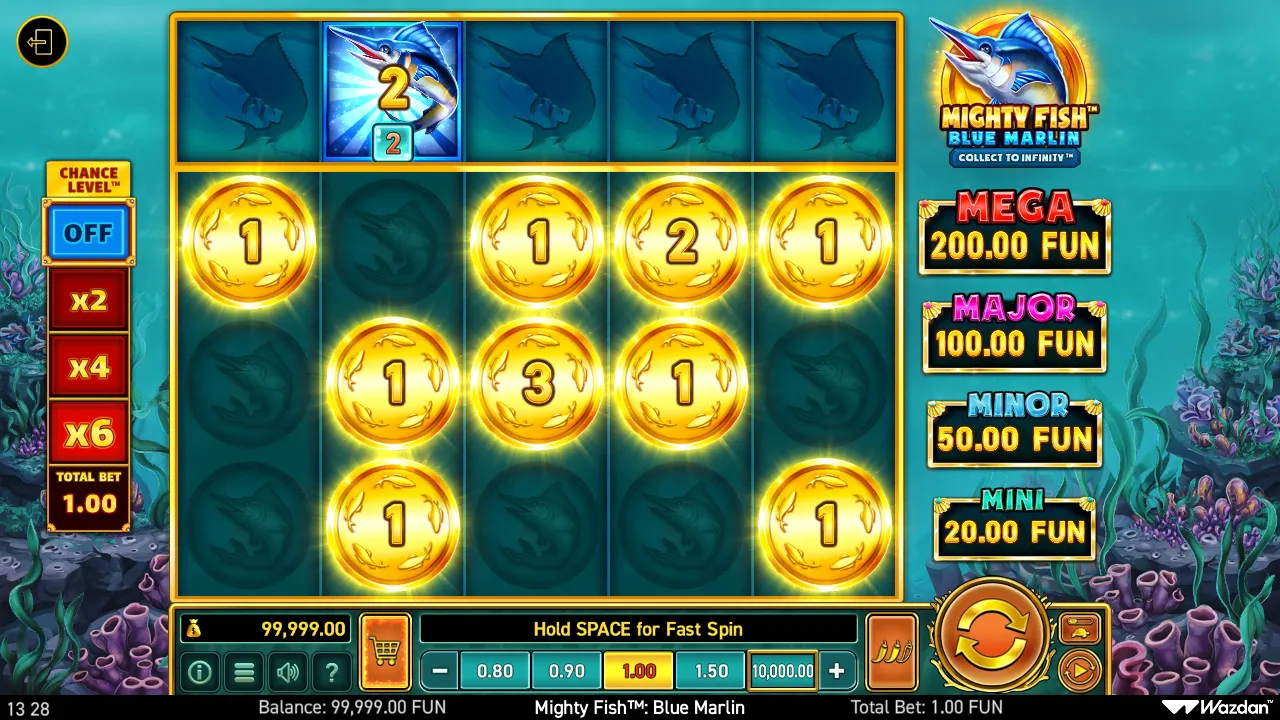
Task: Click the game info icon
Action: coord(199,672)
